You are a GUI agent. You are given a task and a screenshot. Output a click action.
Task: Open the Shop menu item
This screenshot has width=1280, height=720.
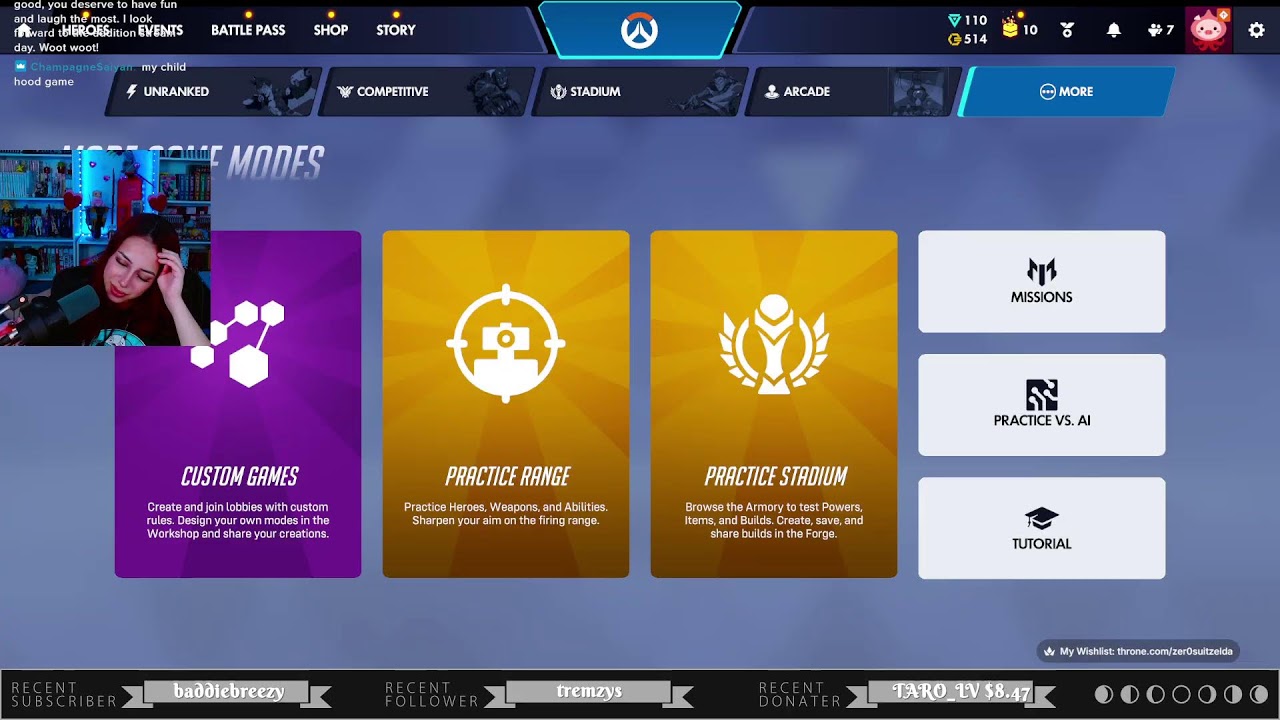coord(330,30)
